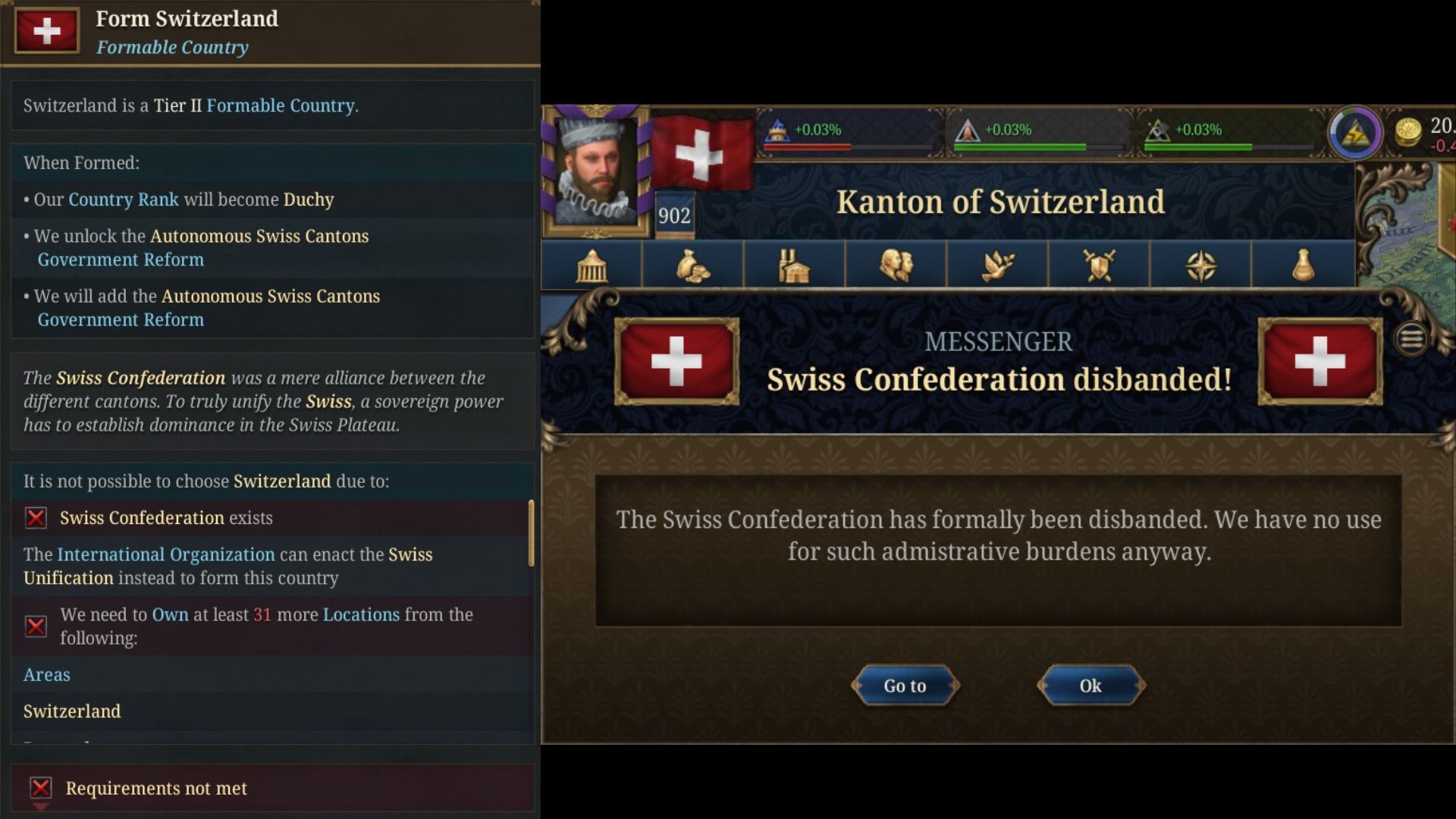Screen dimensions: 1456x819
Task: Collapse the Requirements not met section
Action: (x=155, y=789)
